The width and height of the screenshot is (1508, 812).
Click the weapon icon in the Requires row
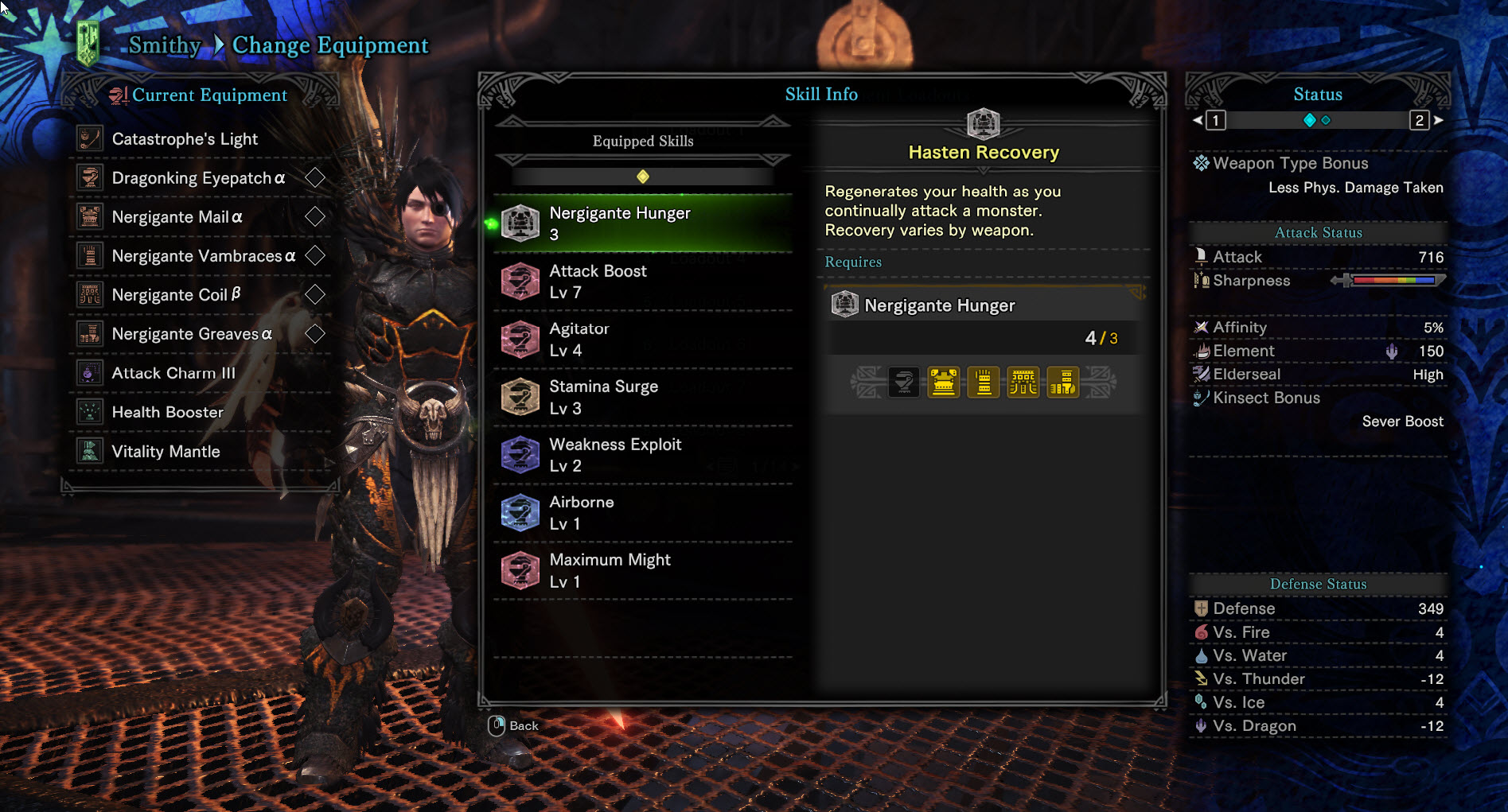click(x=903, y=382)
